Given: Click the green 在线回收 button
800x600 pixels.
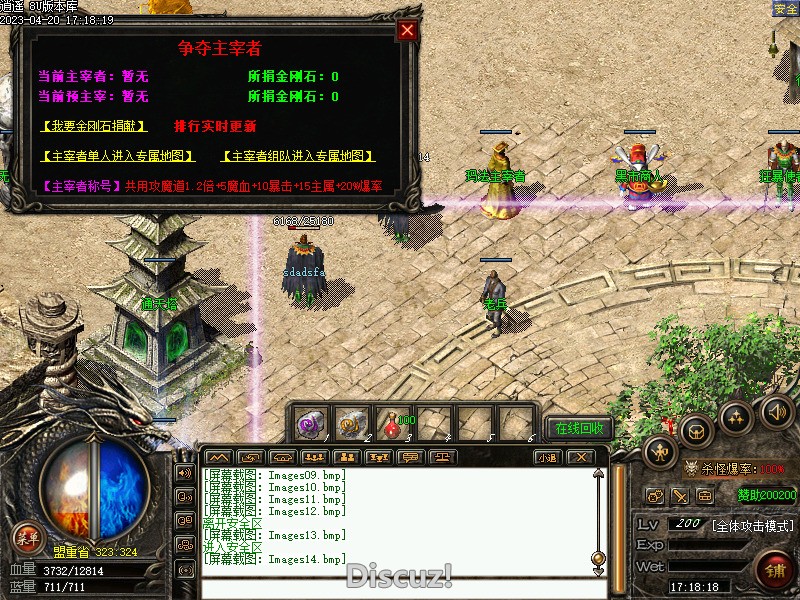Looking at the screenshot, I should coord(580,428).
